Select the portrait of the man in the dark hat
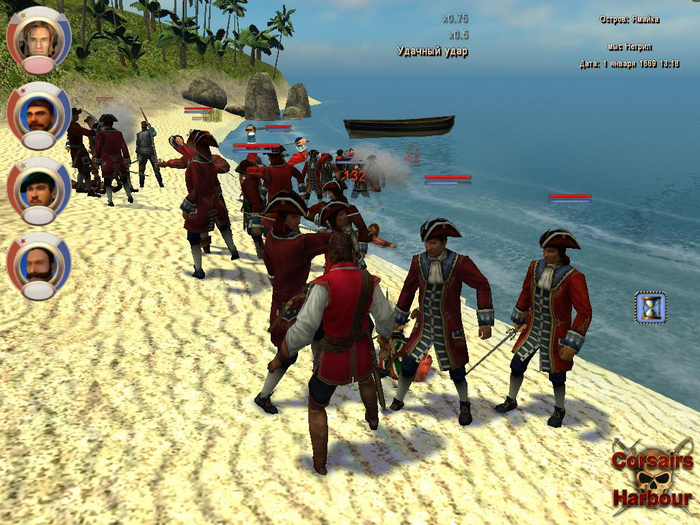Viewport: 700px width, 525px height. click(39, 187)
